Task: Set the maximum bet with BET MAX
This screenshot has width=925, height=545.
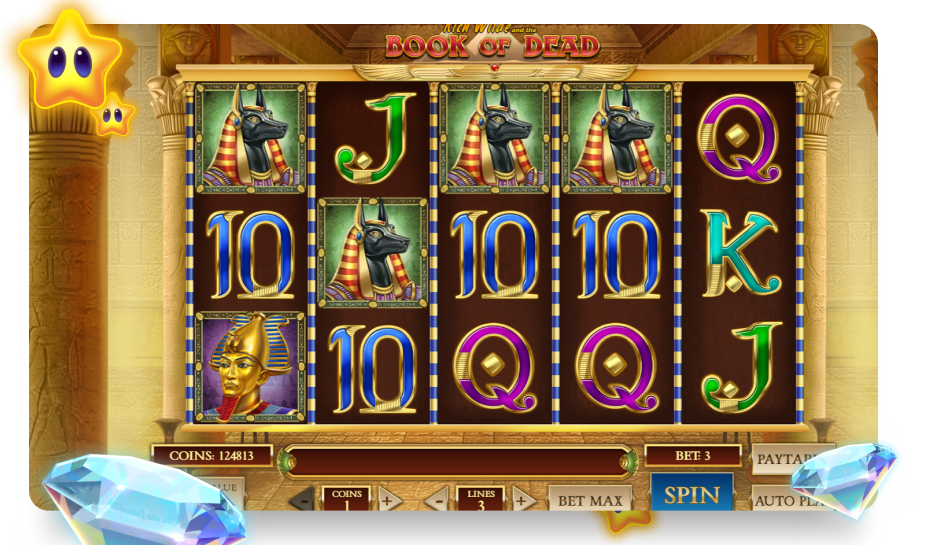Action: (590, 500)
